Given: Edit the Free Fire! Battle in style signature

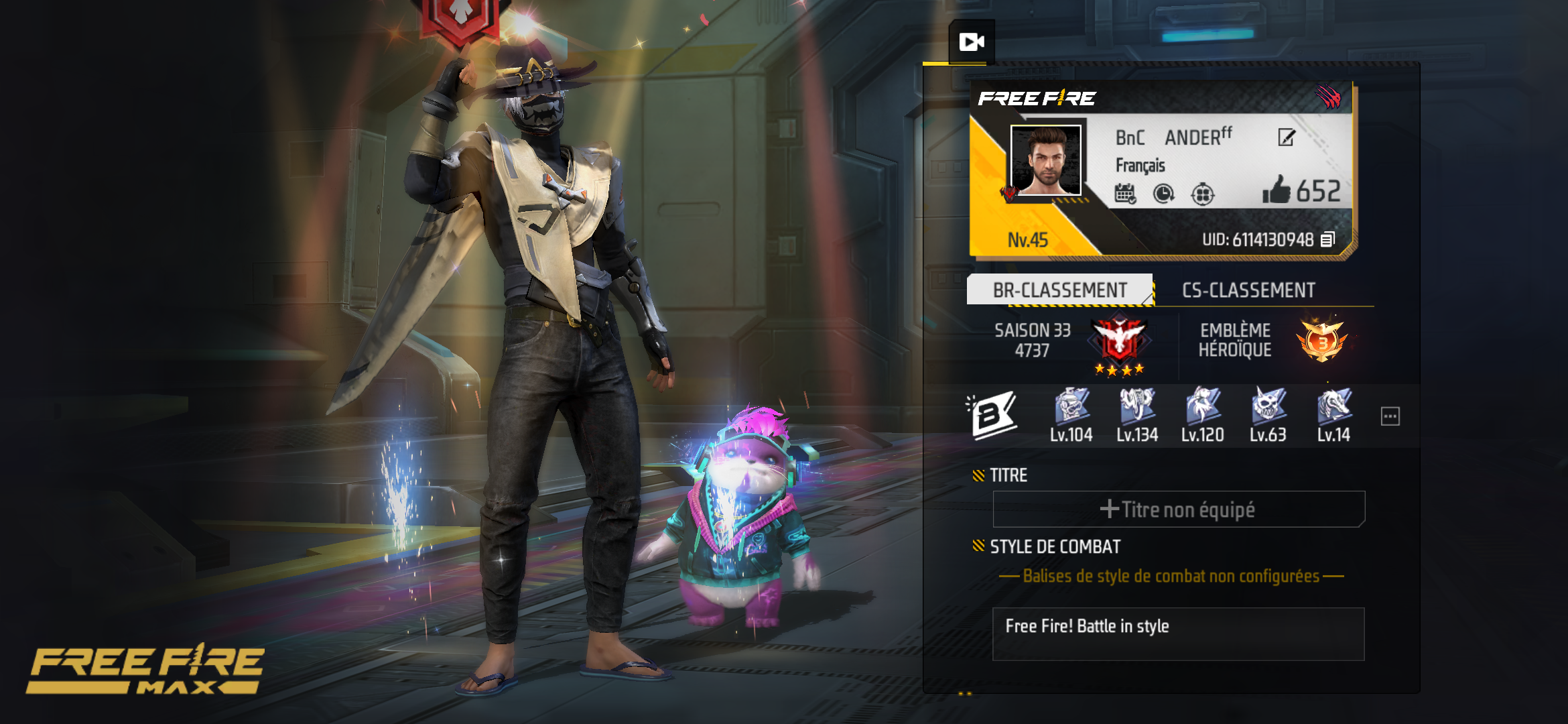Looking at the screenshot, I should pyautogui.click(x=1178, y=633).
